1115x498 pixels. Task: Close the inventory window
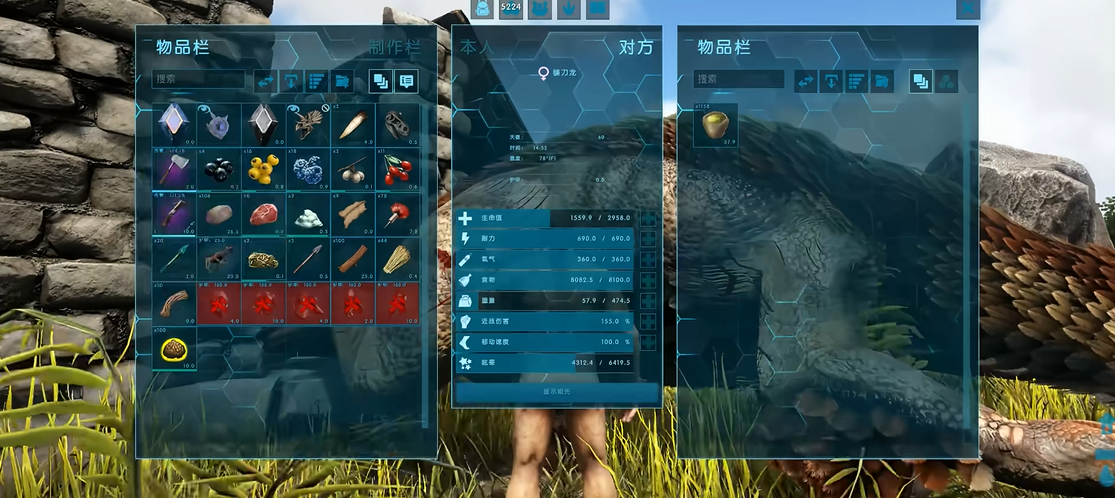coord(967,9)
